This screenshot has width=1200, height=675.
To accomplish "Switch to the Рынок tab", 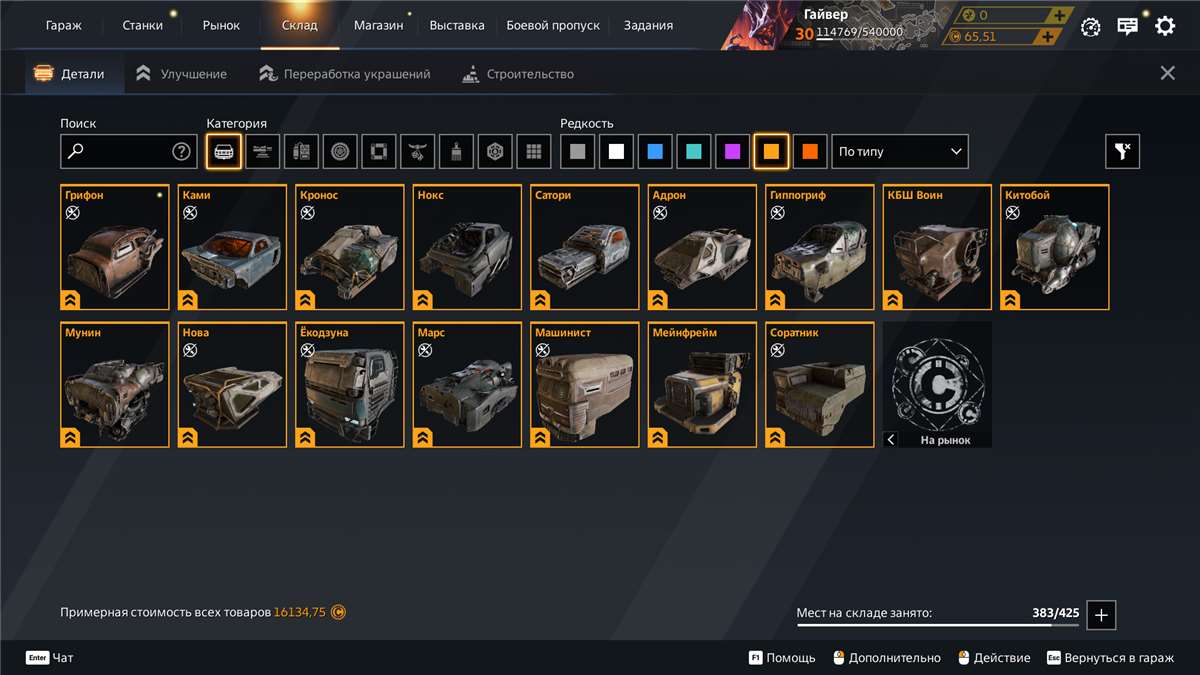I will 221,25.
